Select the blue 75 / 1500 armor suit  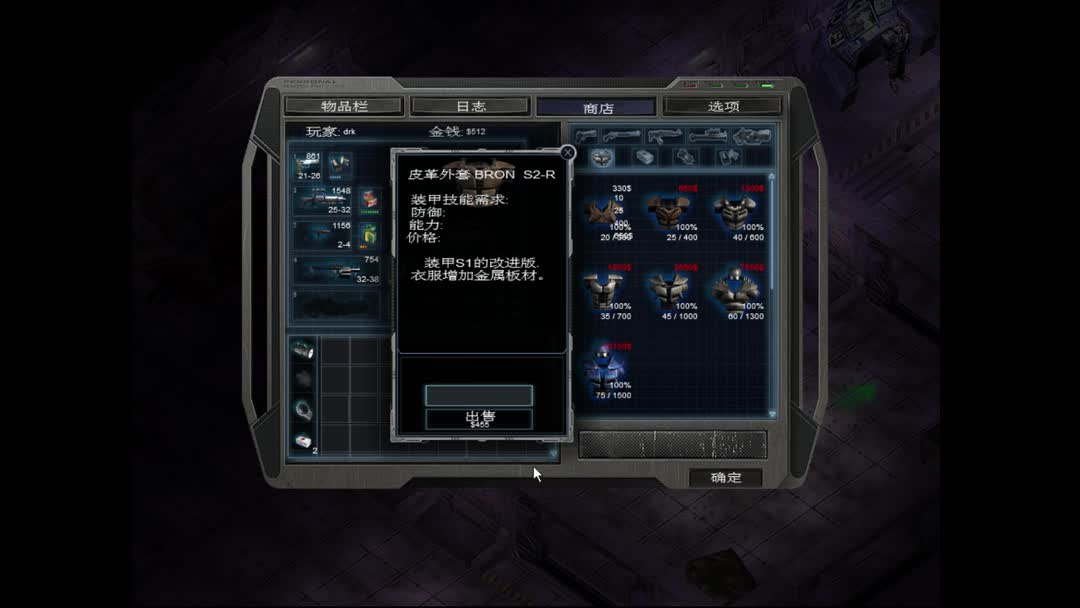pyautogui.click(x=605, y=369)
